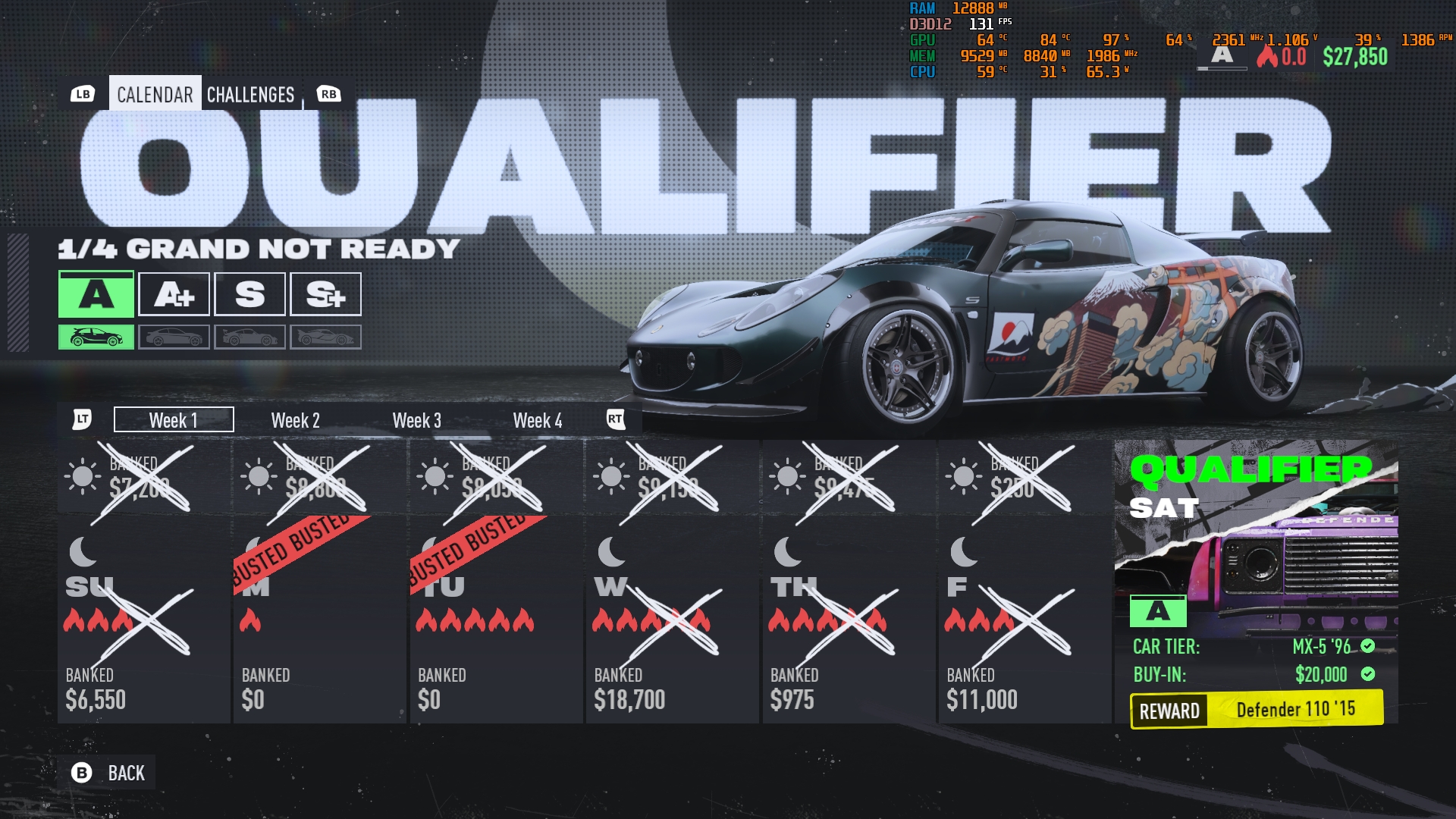Switch to Week 2

pyautogui.click(x=295, y=420)
